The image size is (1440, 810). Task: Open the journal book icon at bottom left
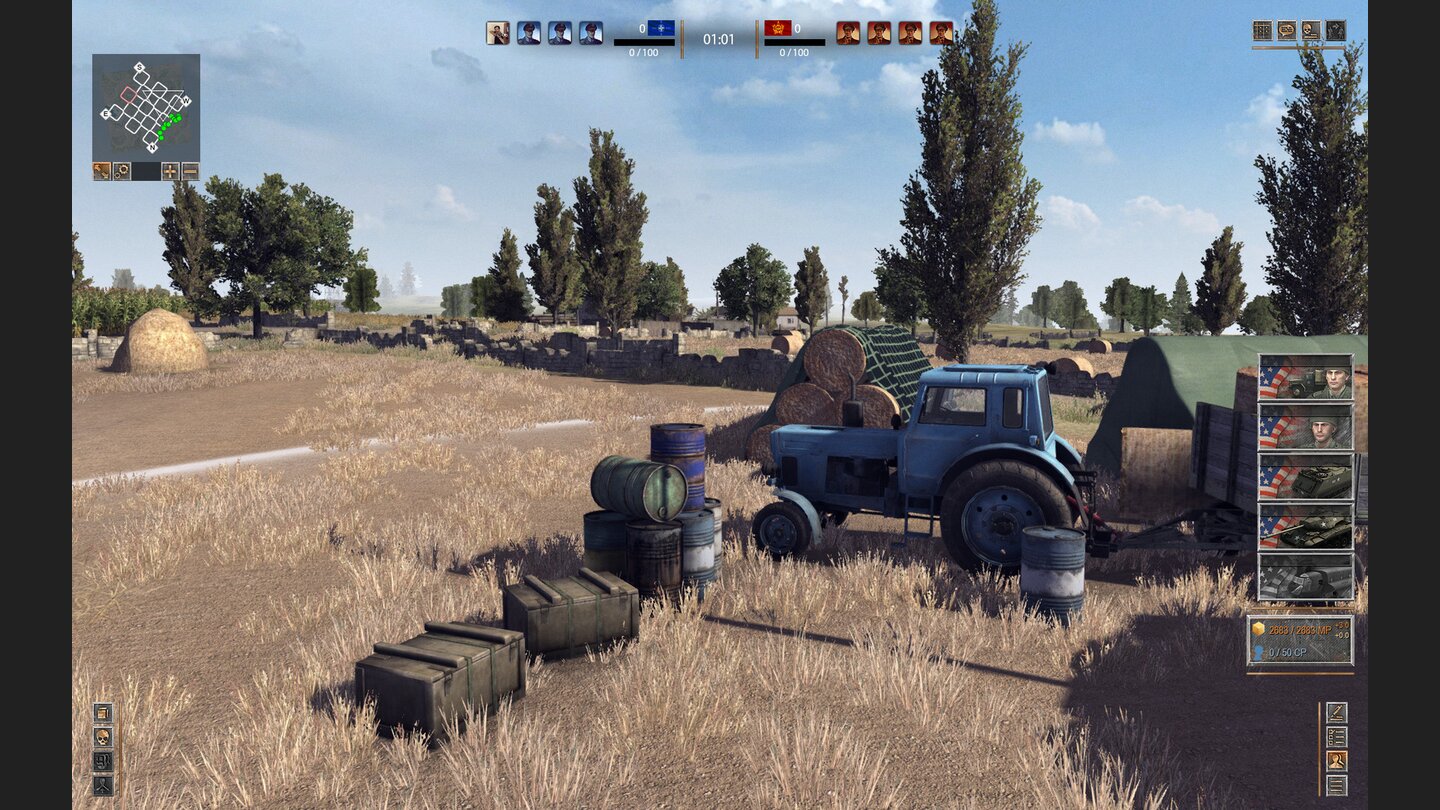coord(103,713)
